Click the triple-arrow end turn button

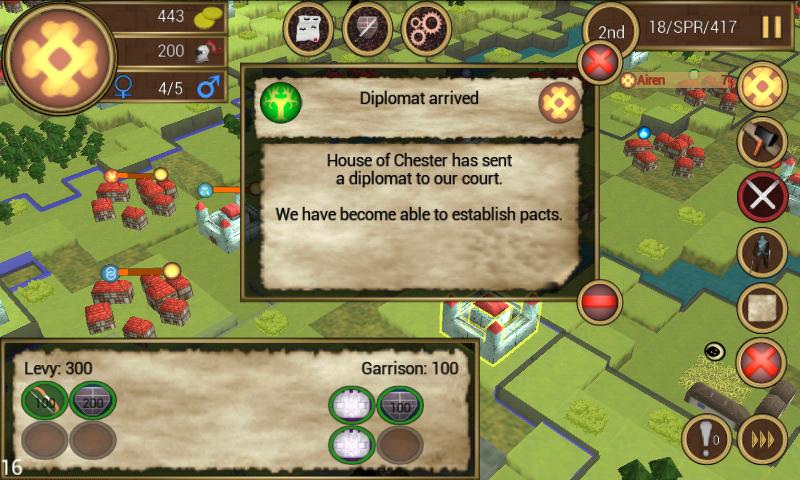click(x=762, y=438)
